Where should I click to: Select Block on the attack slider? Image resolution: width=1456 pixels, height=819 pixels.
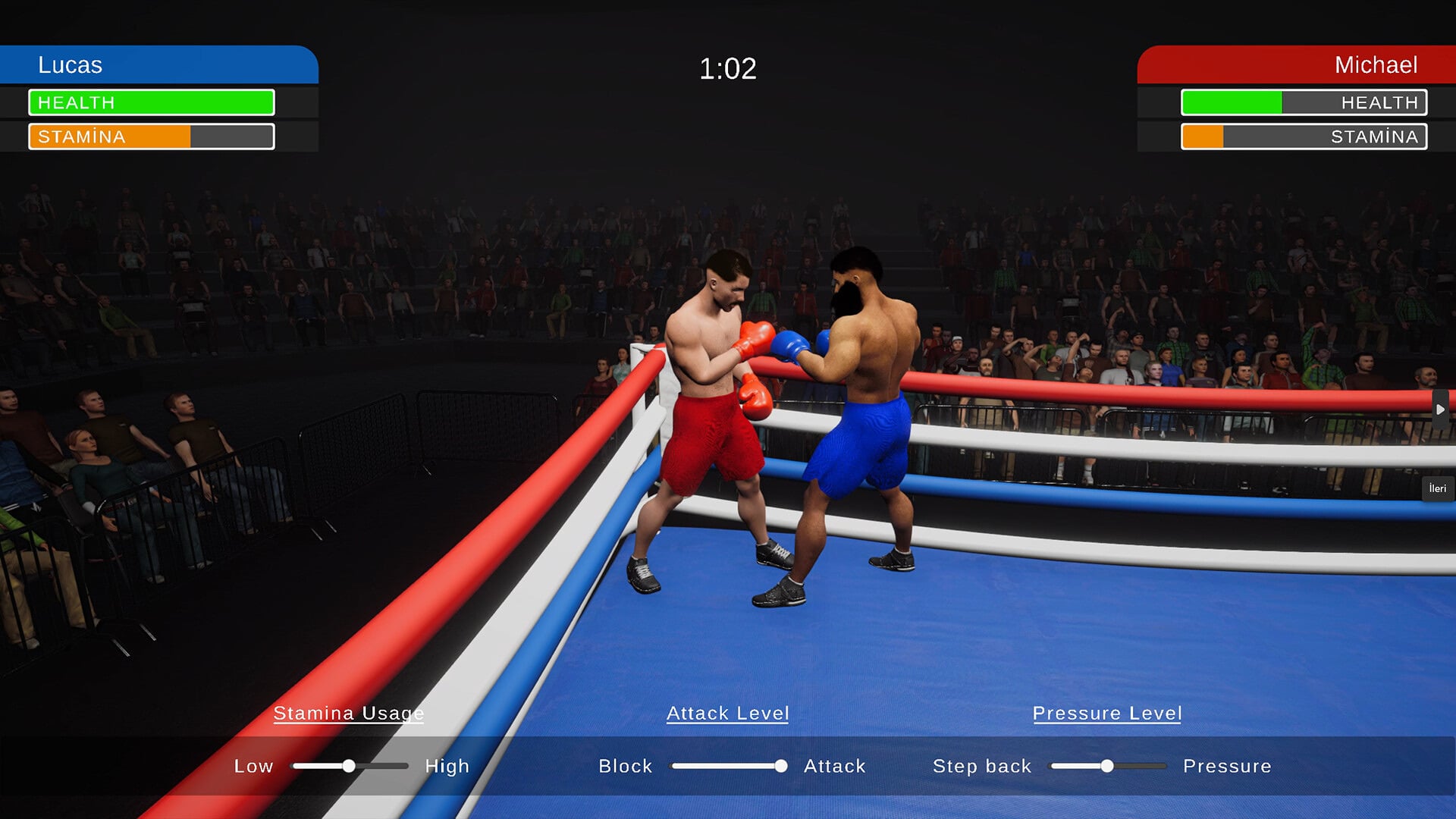[626, 767]
